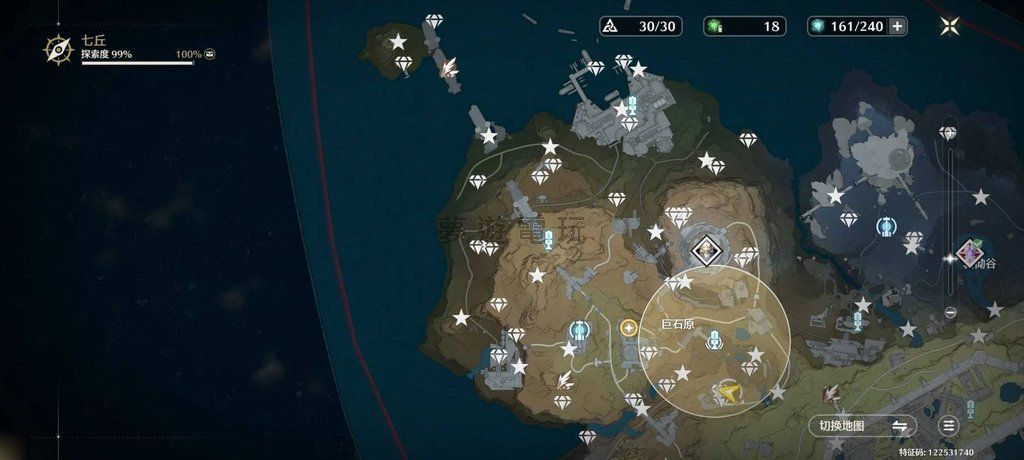Click the 切换地图 switch map button
The width and height of the screenshot is (1024, 460).
(861, 425)
